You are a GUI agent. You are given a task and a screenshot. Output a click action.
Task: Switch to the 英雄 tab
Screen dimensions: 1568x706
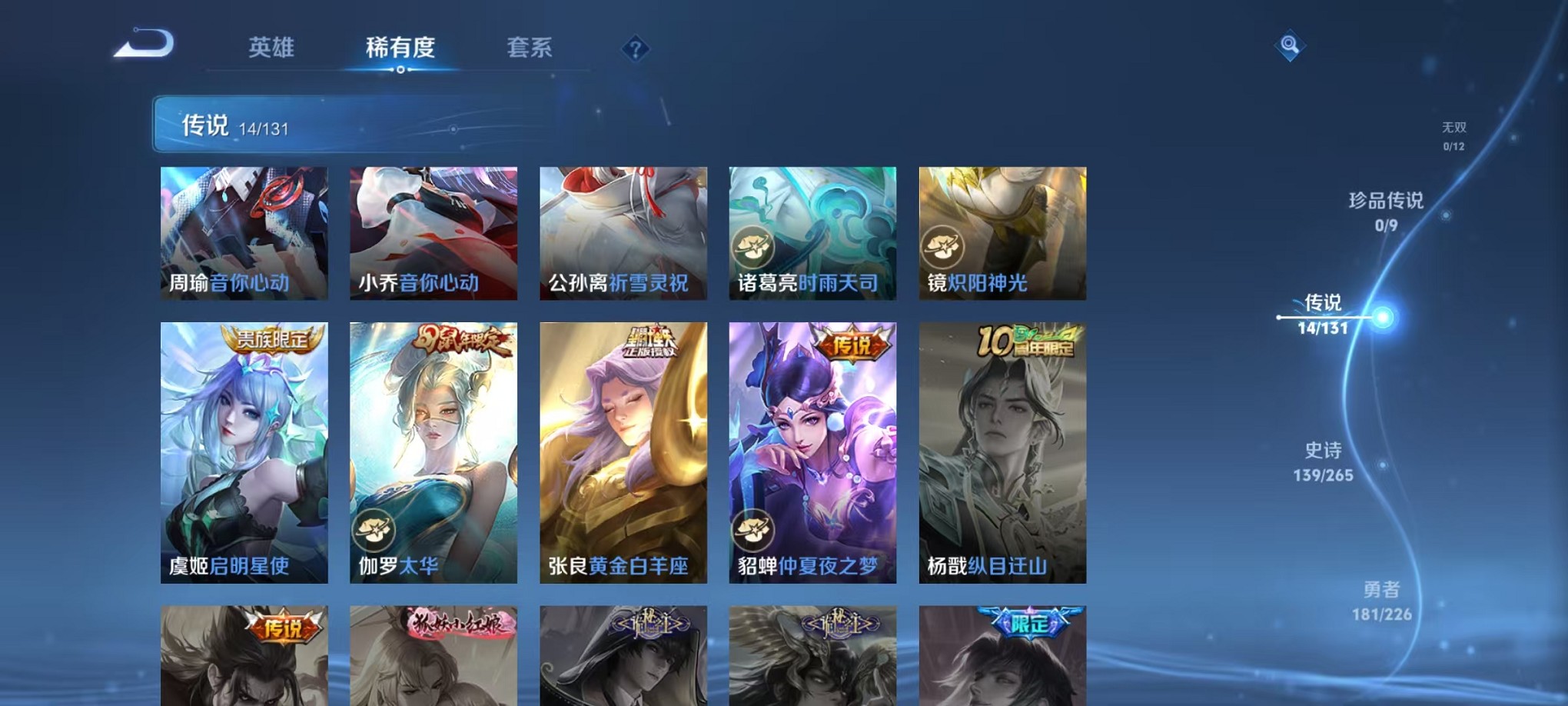pos(271,48)
